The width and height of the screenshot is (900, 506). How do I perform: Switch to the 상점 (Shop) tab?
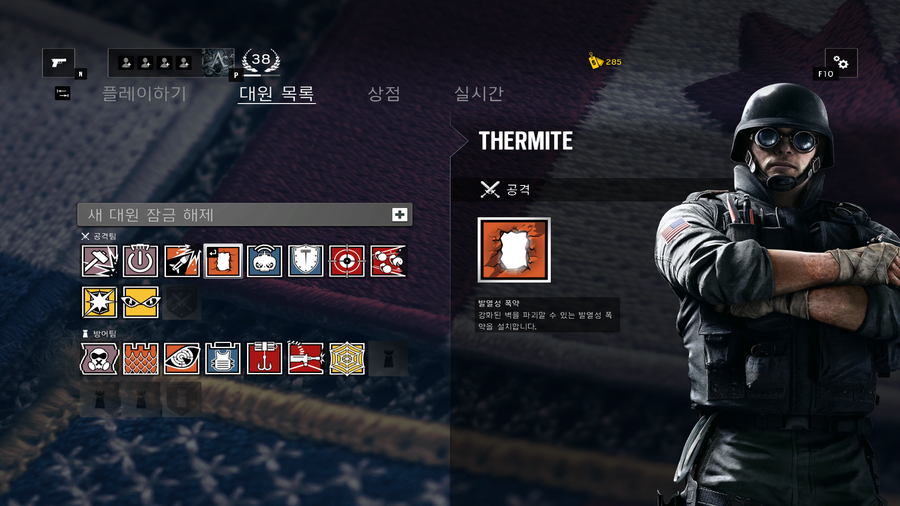click(384, 94)
